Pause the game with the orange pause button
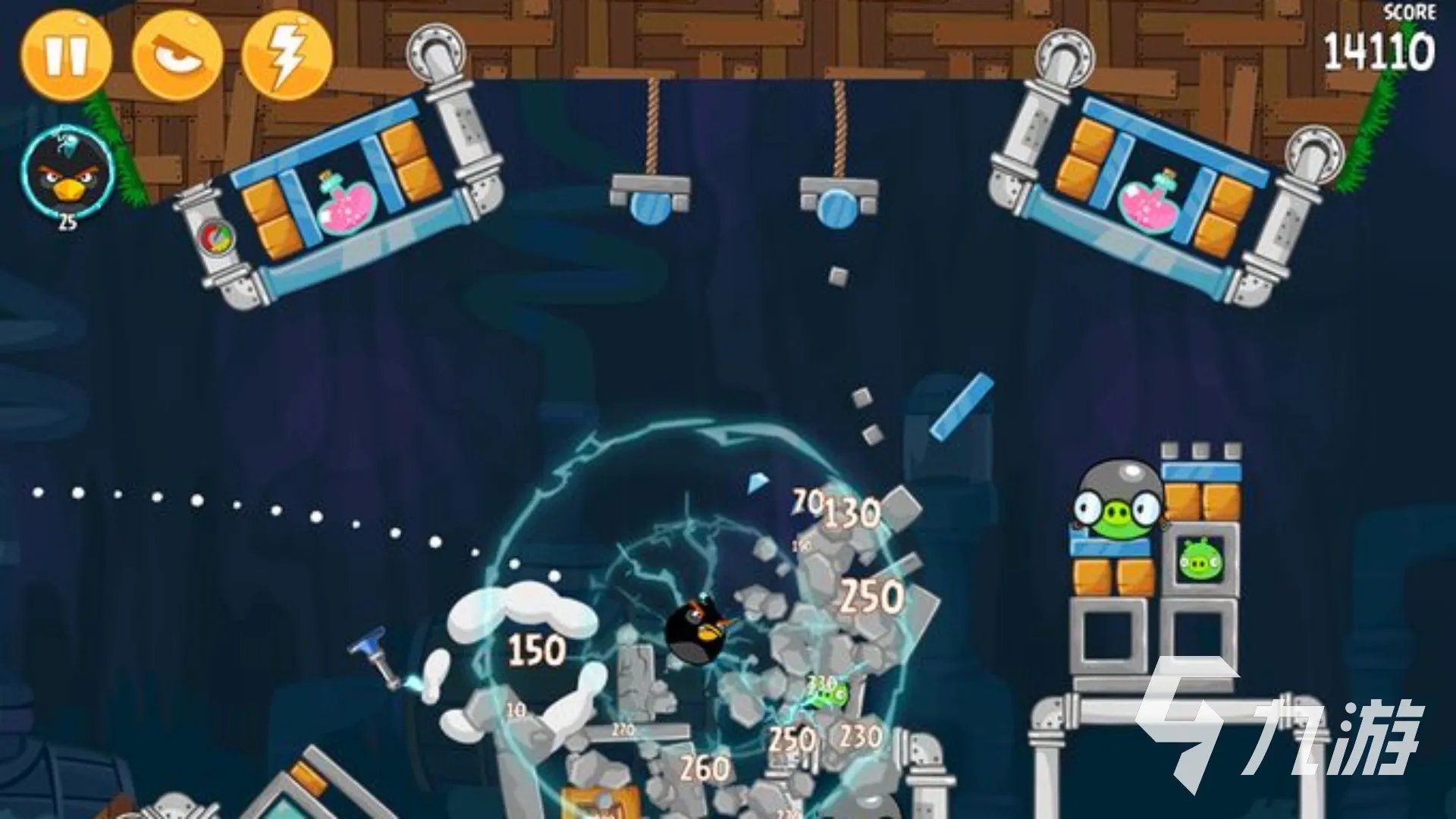The height and width of the screenshot is (819, 1456). 66,55
